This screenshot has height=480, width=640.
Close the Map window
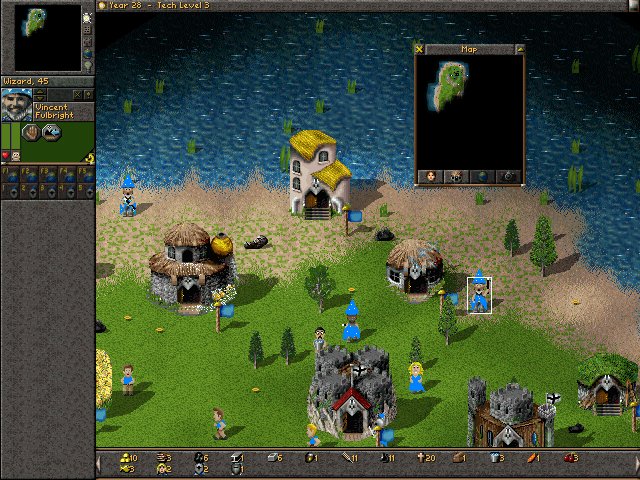pos(419,48)
